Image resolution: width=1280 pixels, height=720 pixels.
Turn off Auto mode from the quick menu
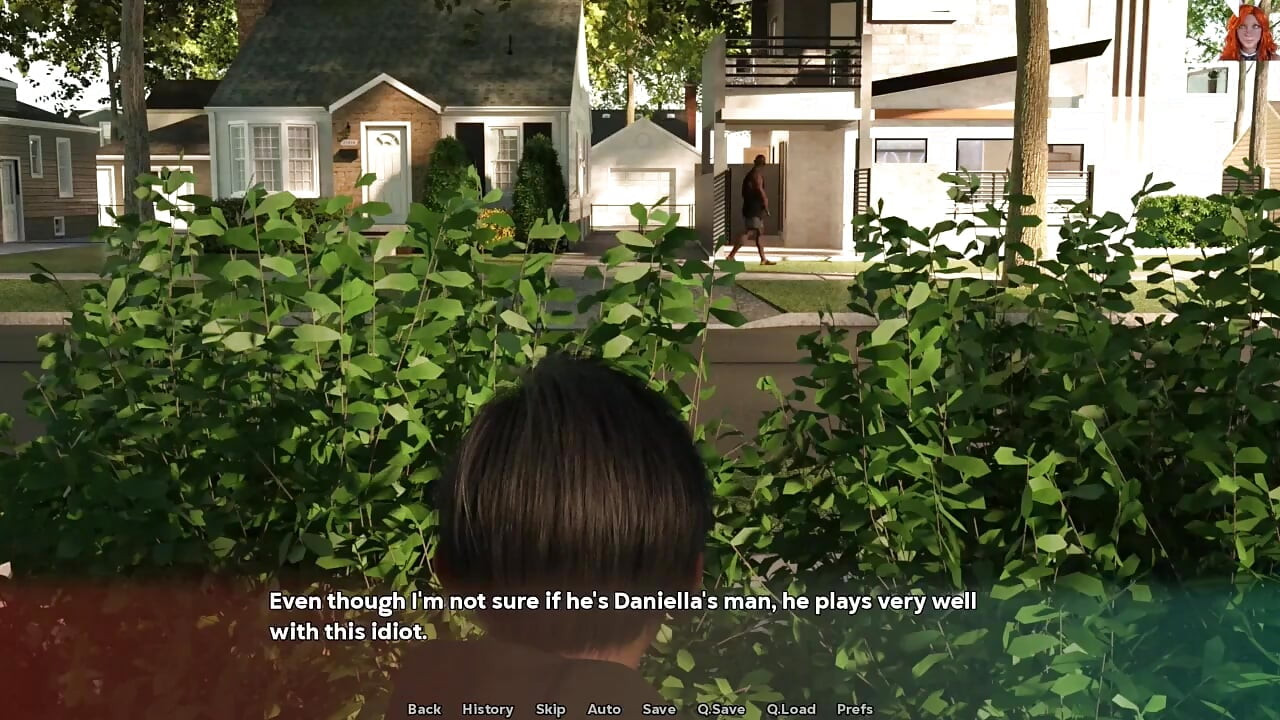604,709
